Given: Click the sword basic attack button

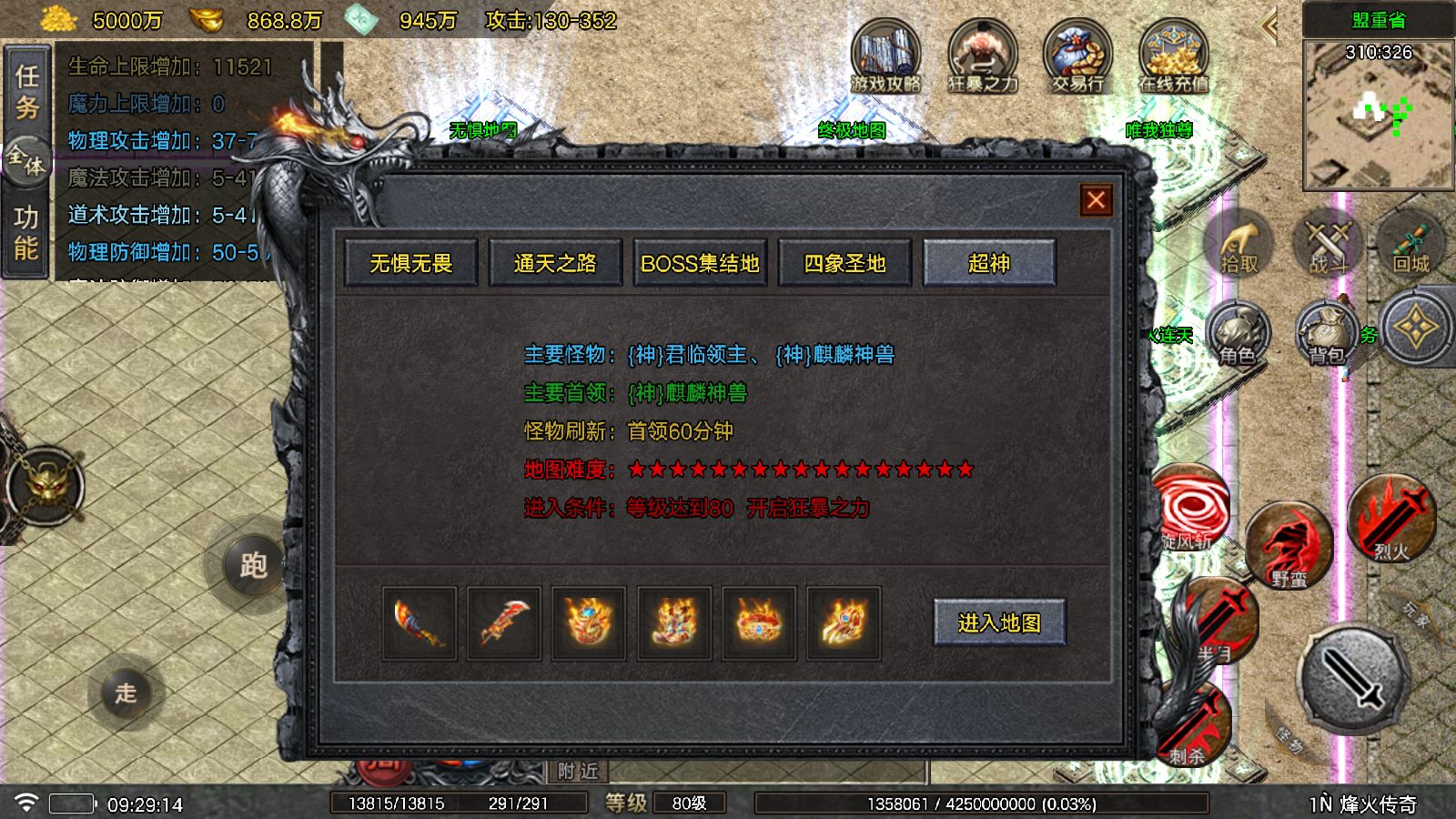Looking at the screenshot, I should [1354, 679].
